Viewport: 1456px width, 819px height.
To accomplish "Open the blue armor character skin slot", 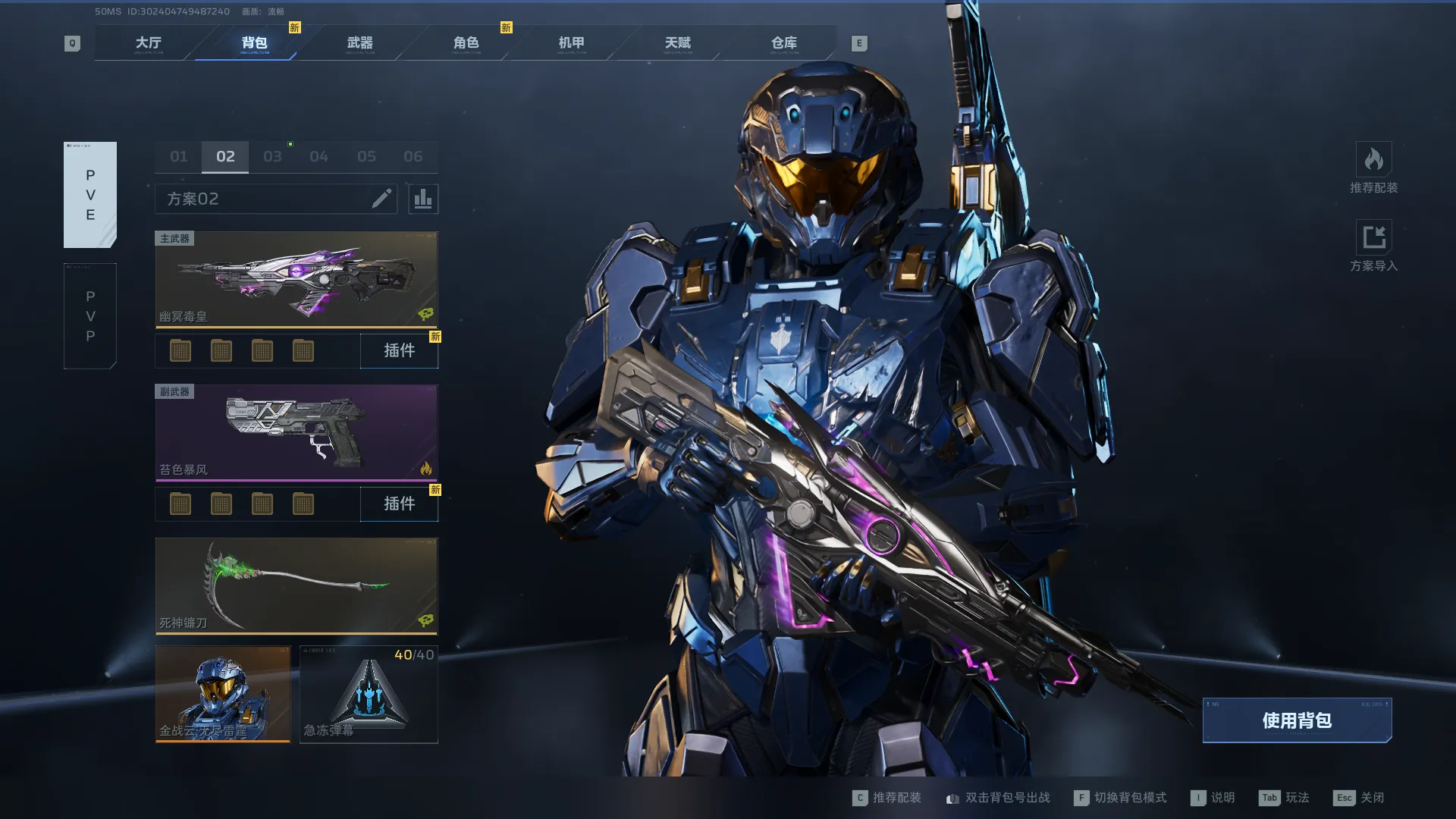I will [223, 694].
